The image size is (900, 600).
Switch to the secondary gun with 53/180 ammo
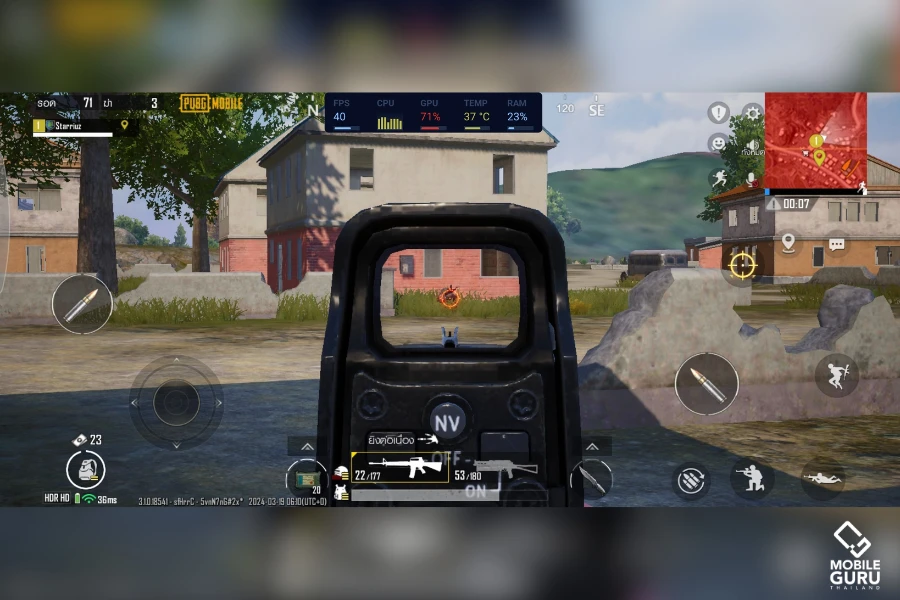click(x=495, y=469)
